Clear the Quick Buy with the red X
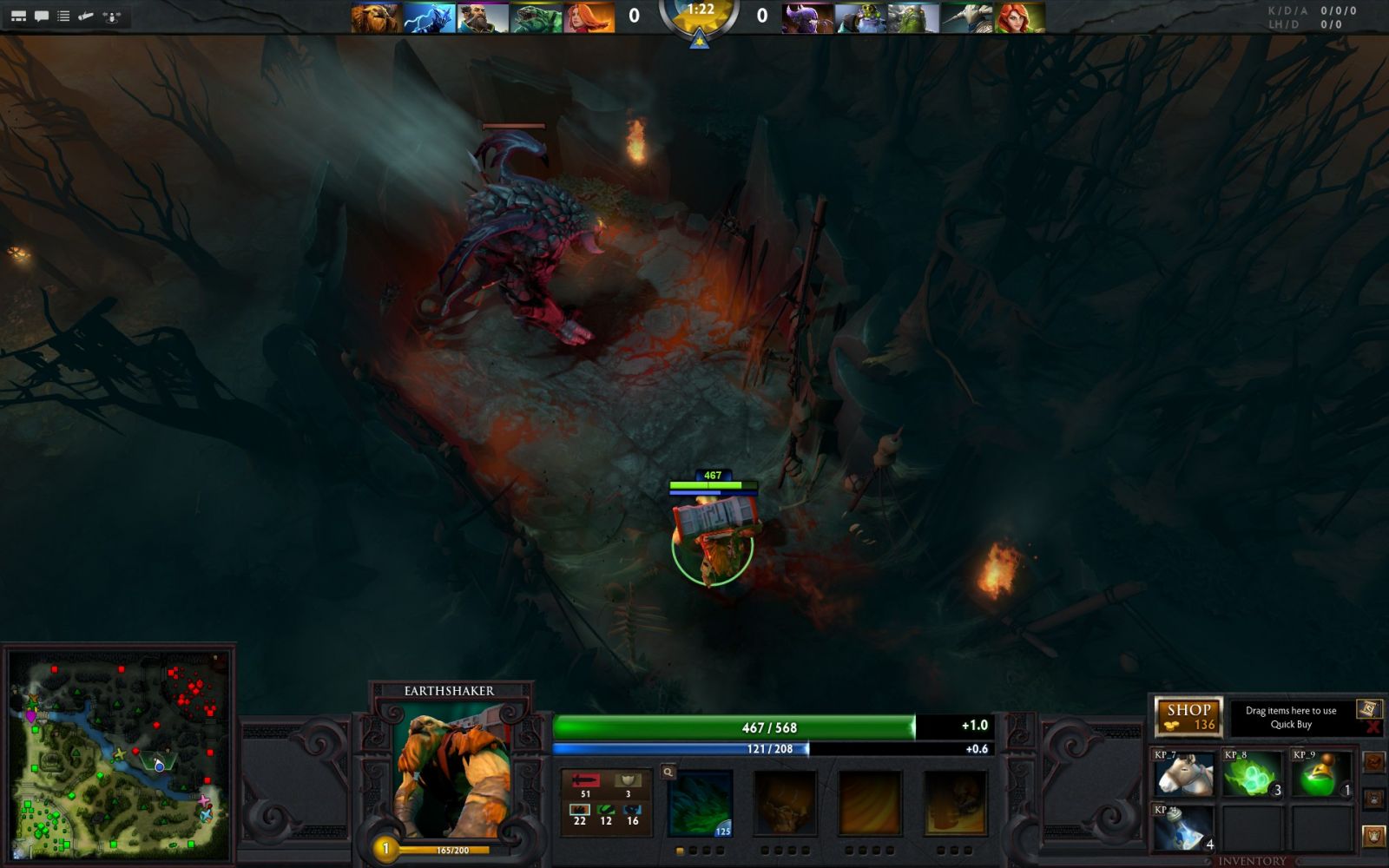The image size is (1389, 868). tap(1373, 727)
